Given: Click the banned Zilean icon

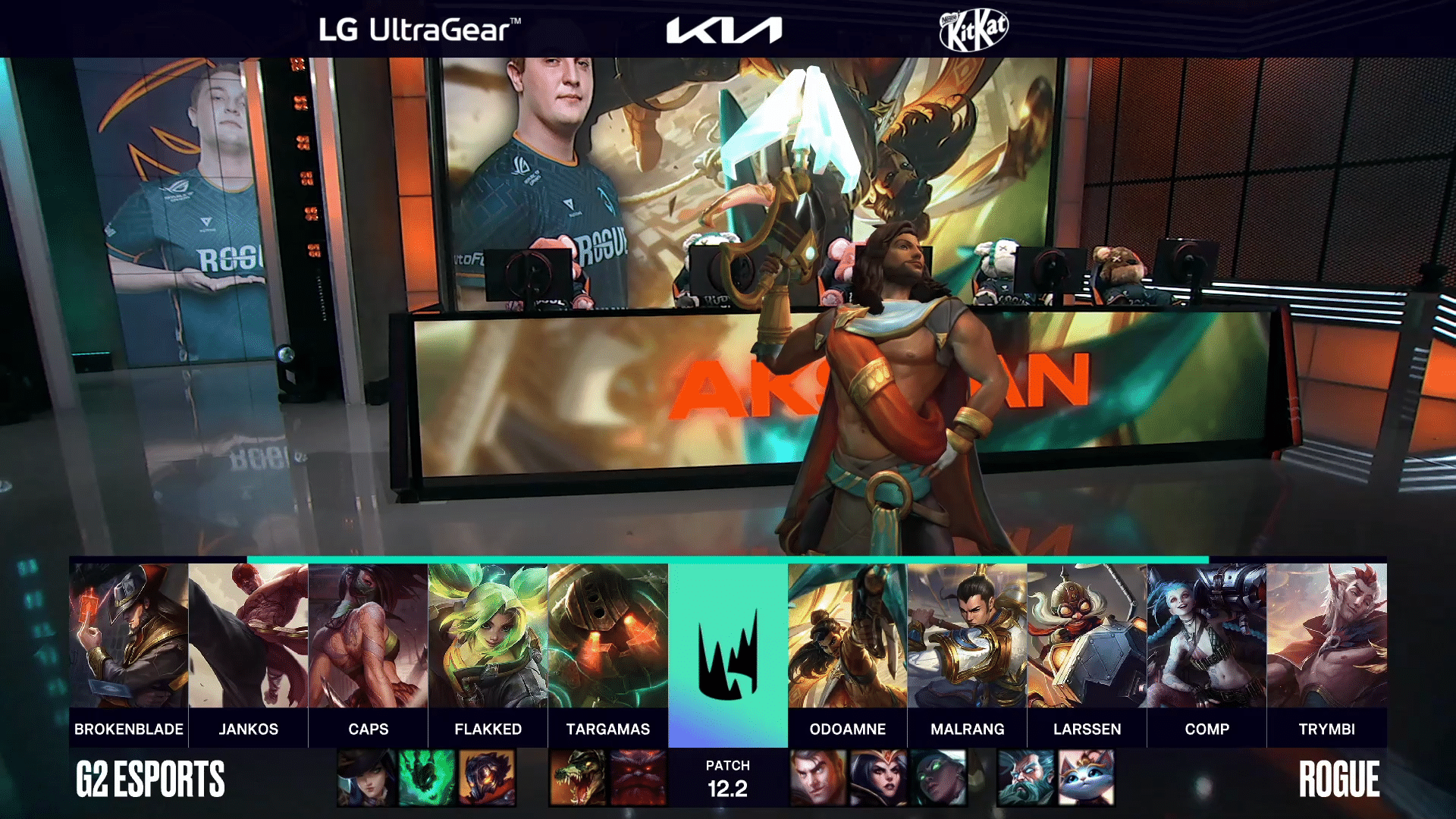Looking at the screenshot, I should 1026,777.
